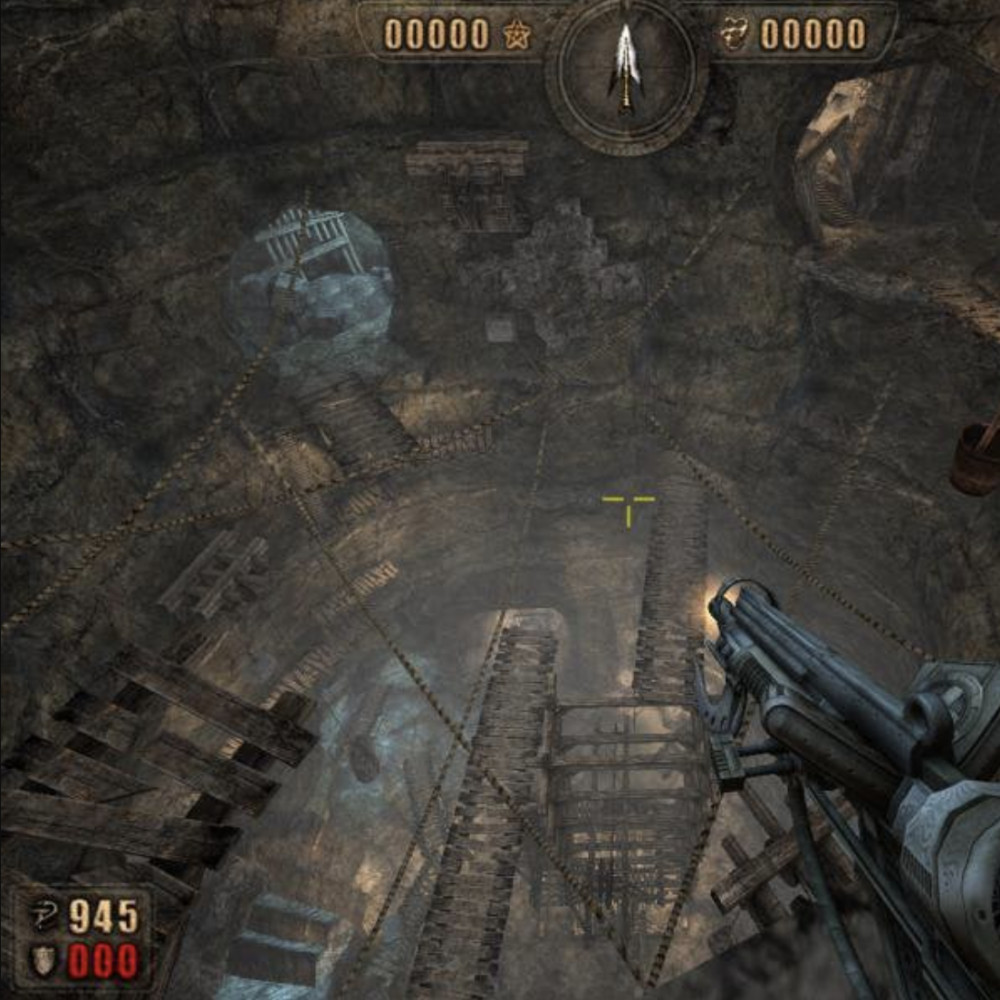Select the health icon beside 945
Image resolution: width=1000 pixels, height=1000 pixels.
pos(44,915)
